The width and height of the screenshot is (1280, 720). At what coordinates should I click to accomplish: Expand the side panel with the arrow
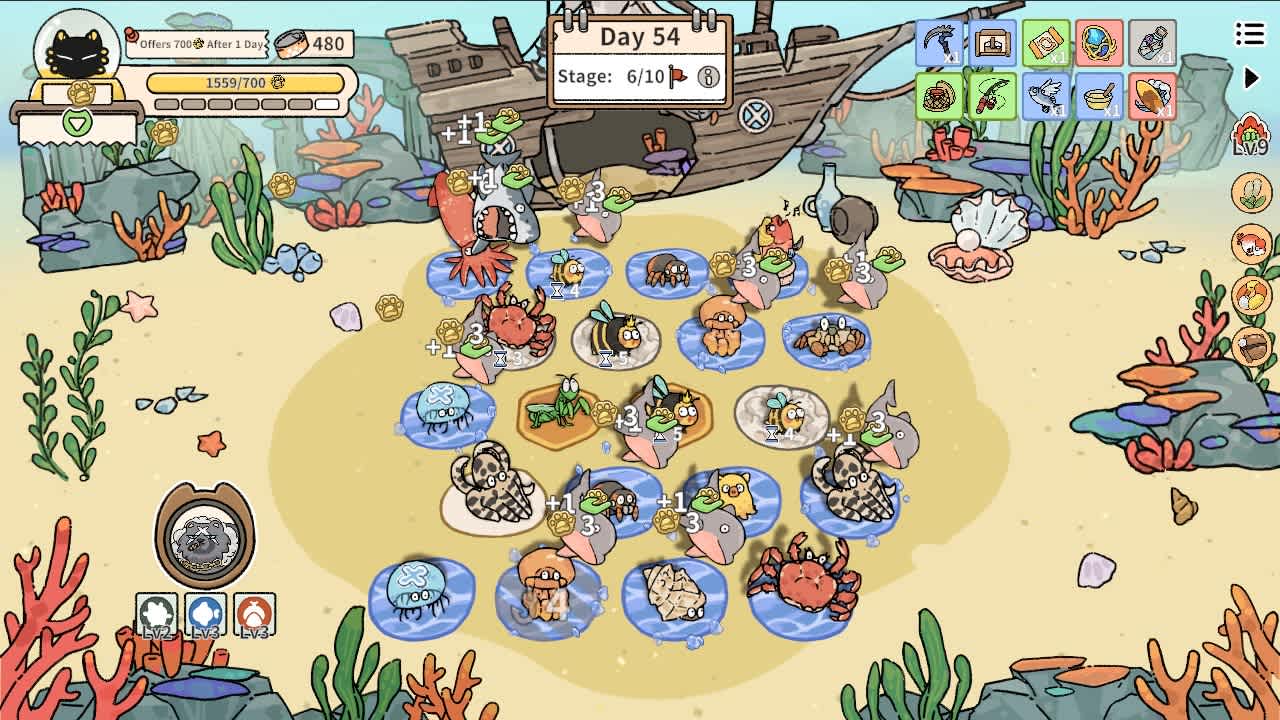(x=1252, y=75)
